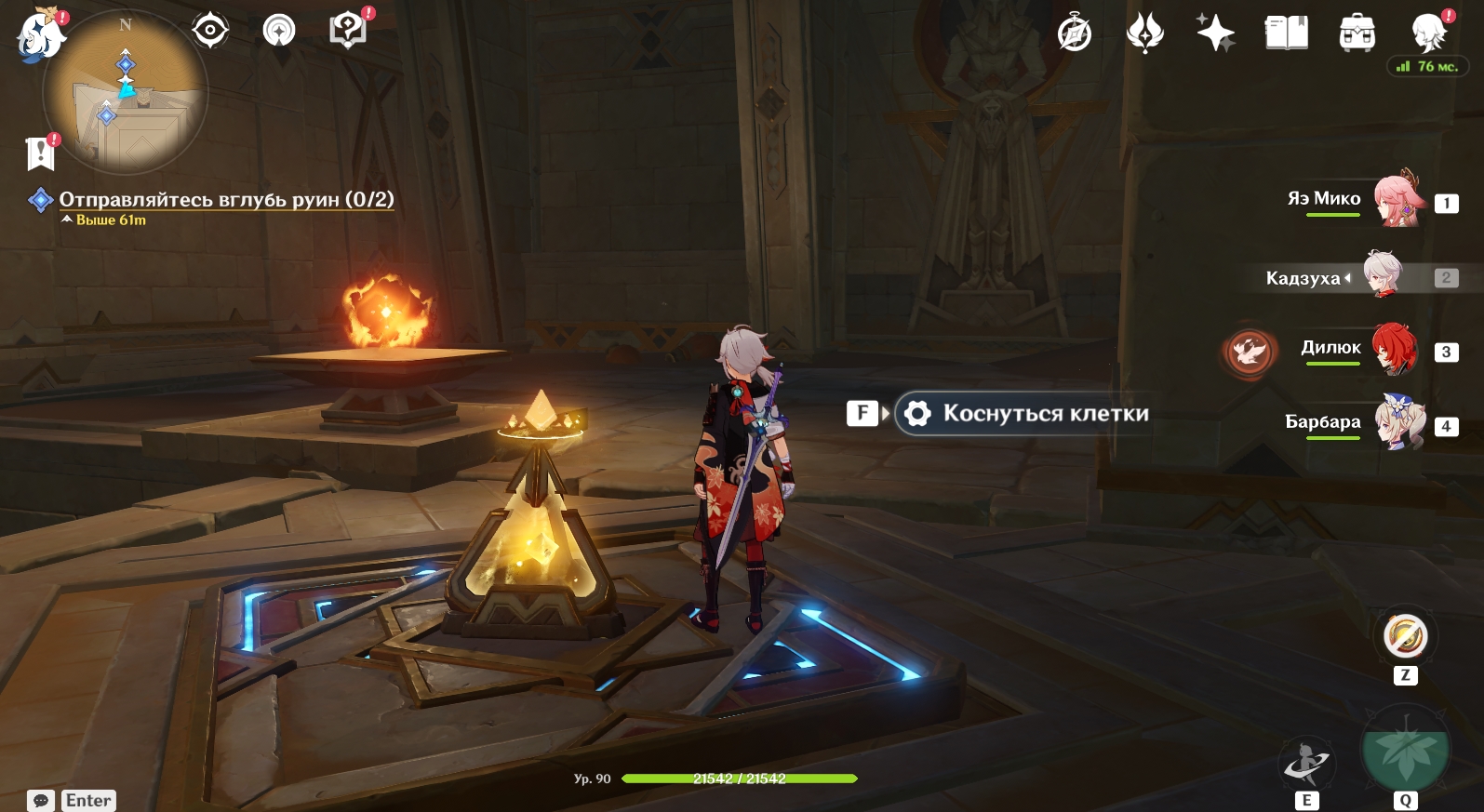The width and height of the screenshot is (1484, 812).
Task: Open the Adventurer Handbook book icon
Action: (1287, 33)
